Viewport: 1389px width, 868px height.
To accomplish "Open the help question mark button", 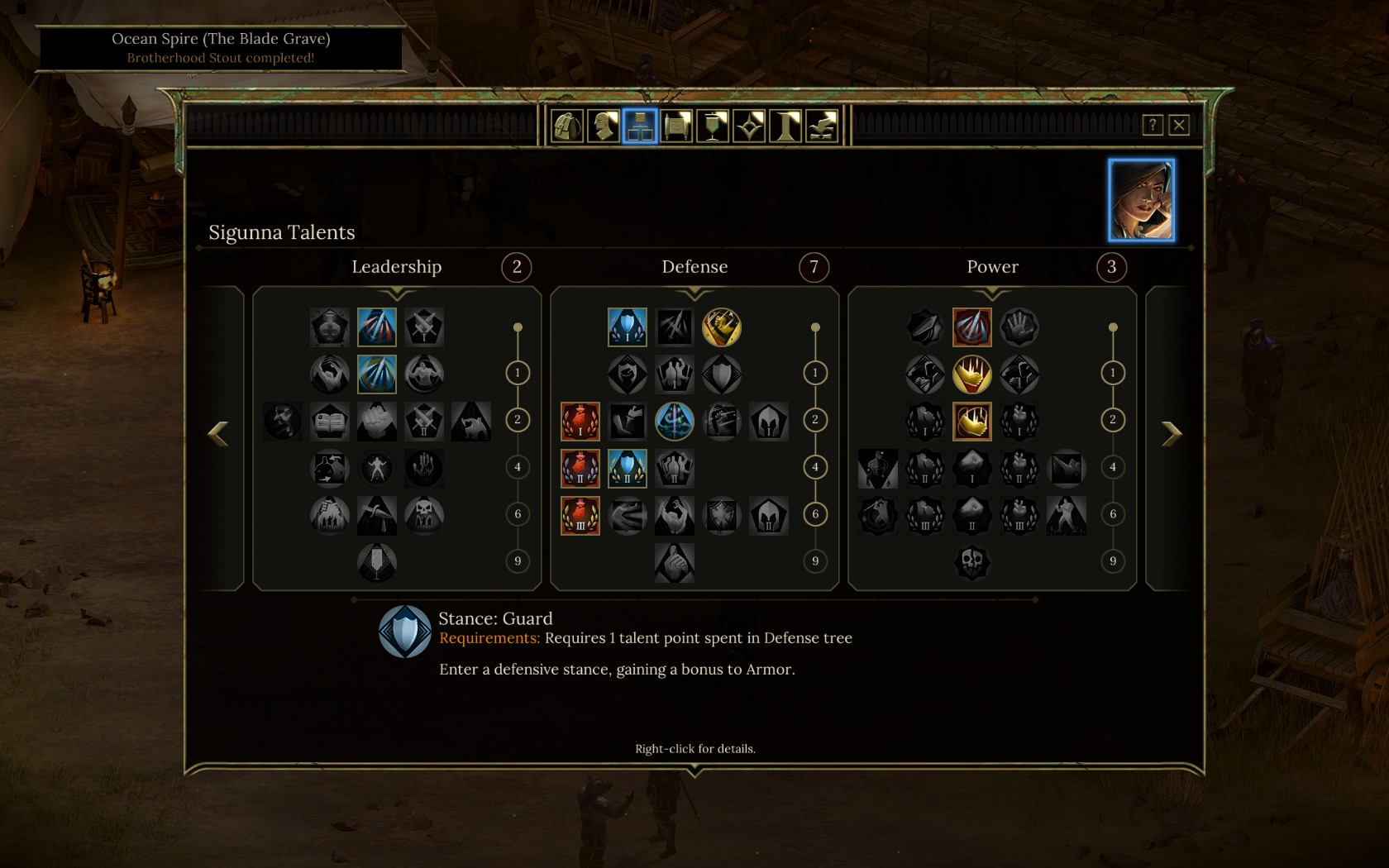I will tap(1153, 125).
